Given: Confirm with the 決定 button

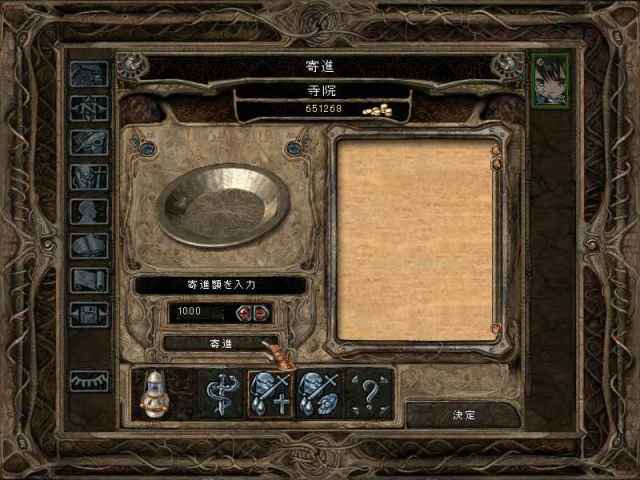Looking at the screenshot, I should pos(463,414).
